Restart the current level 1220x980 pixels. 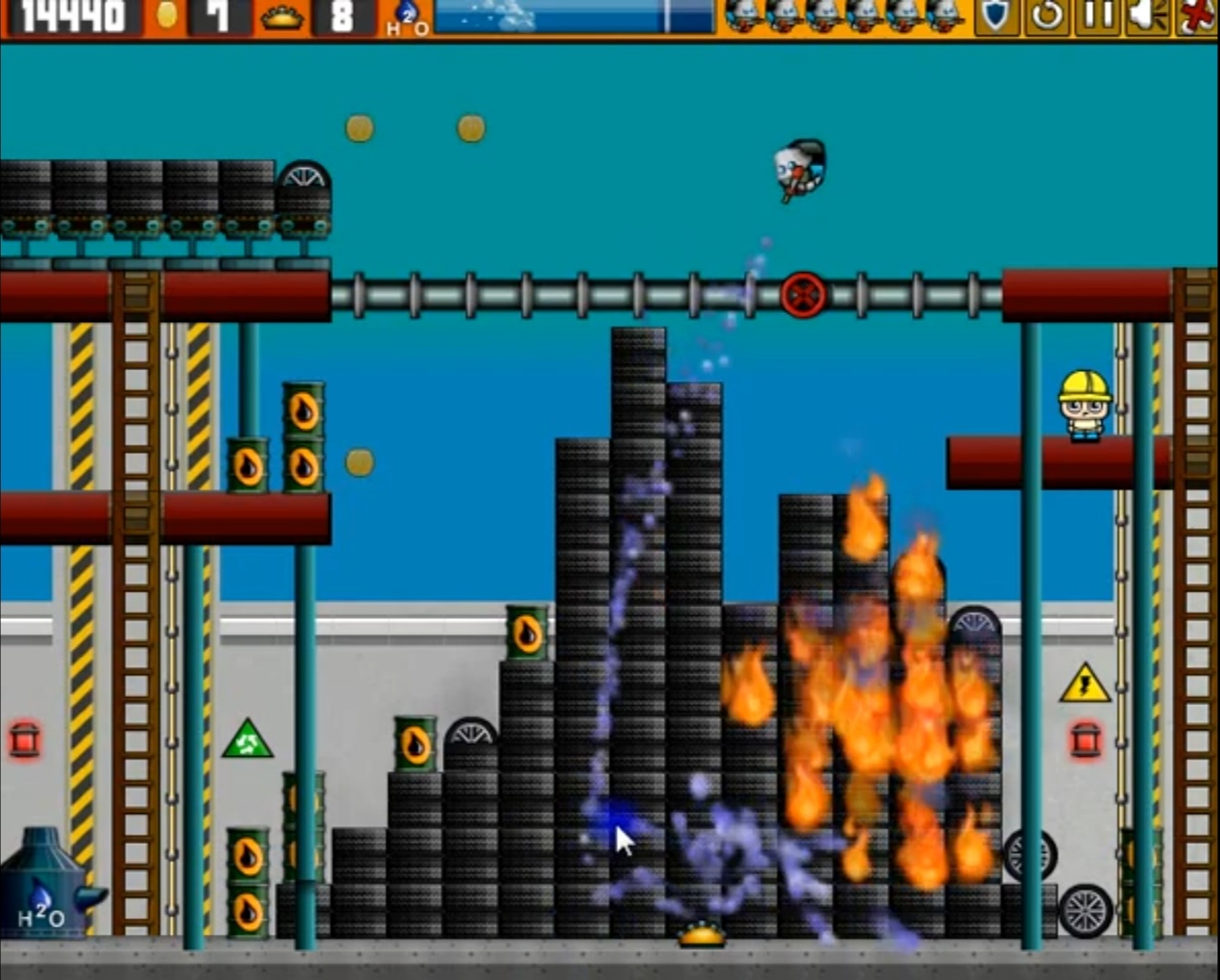click(1046, 15)
